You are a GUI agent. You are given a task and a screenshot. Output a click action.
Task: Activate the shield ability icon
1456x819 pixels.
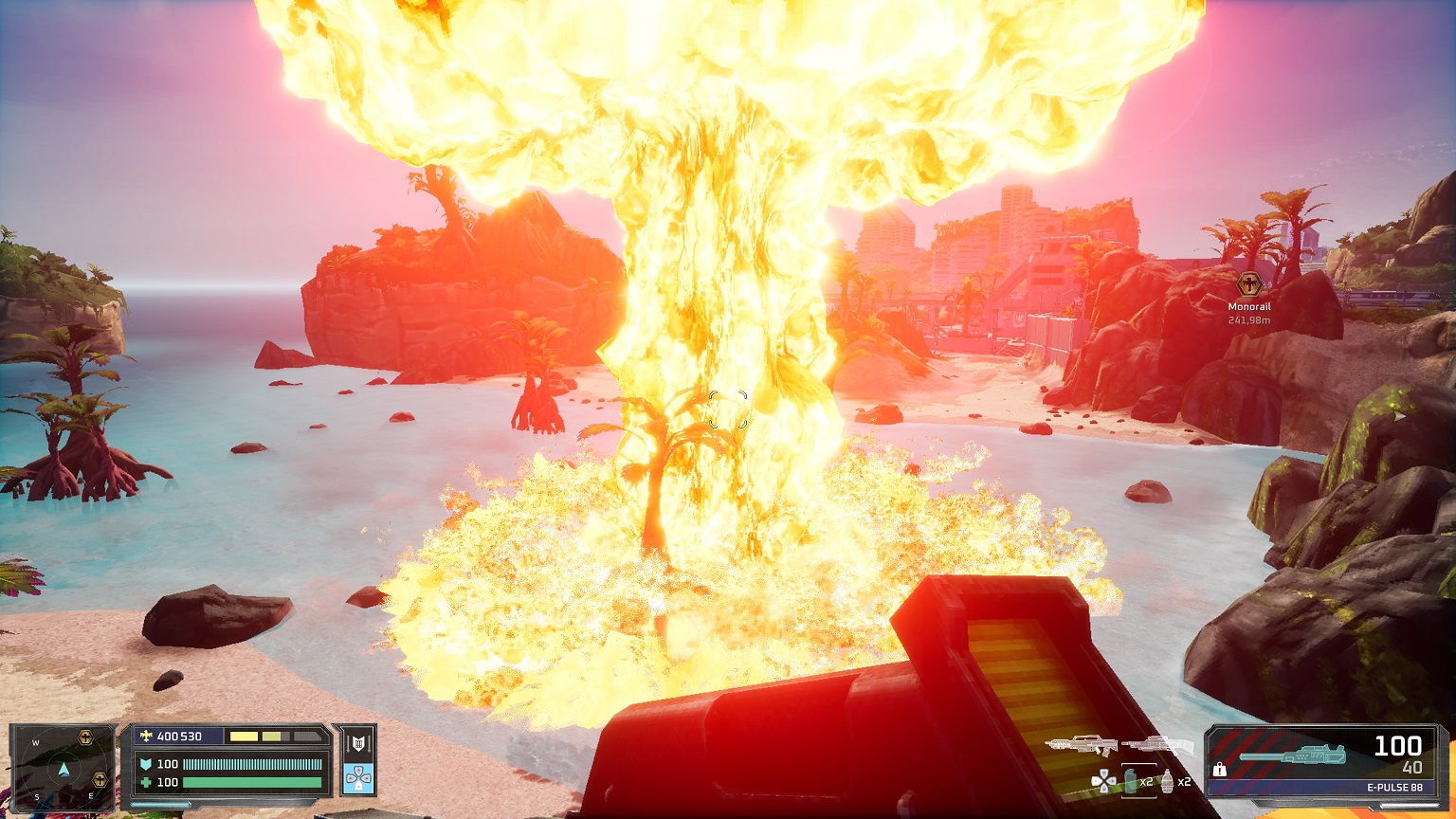pos(358,744)
